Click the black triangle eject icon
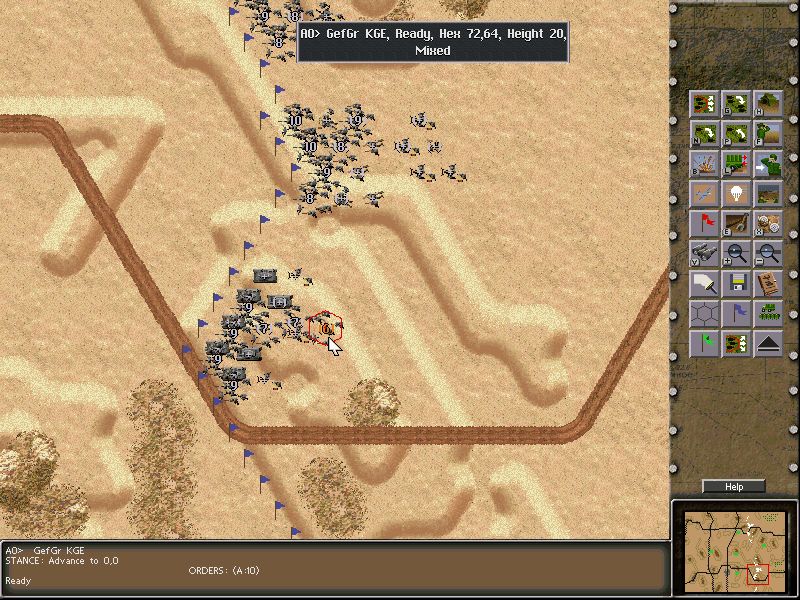 tap(768, 344)
